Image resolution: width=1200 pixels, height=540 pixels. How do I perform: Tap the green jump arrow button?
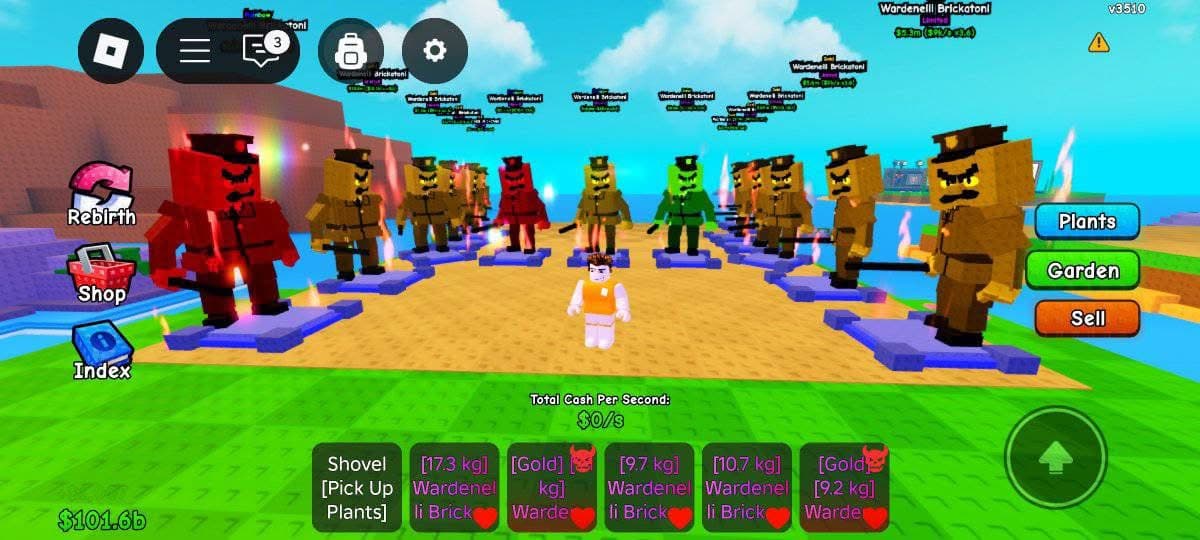[1055, 457]
